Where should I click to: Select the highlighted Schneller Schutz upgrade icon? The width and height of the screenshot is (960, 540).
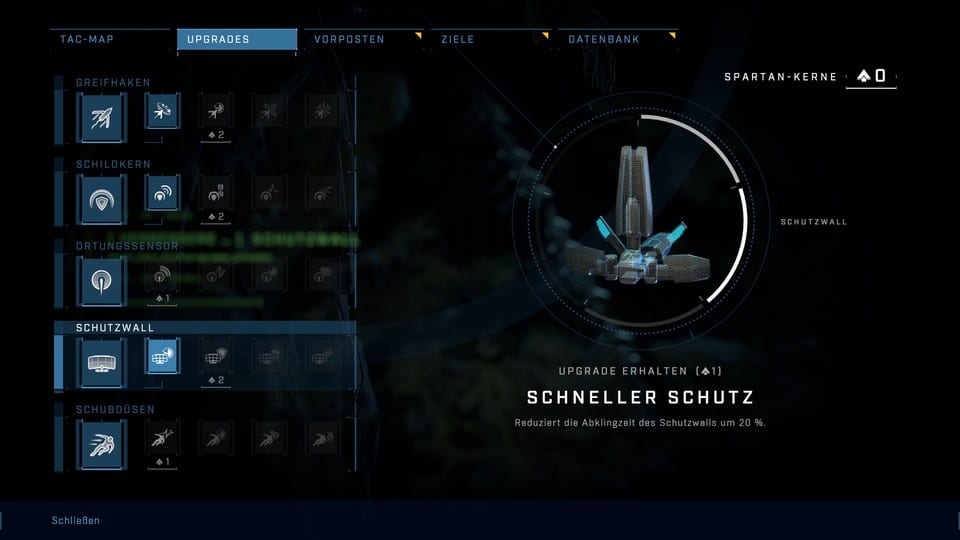162,356
